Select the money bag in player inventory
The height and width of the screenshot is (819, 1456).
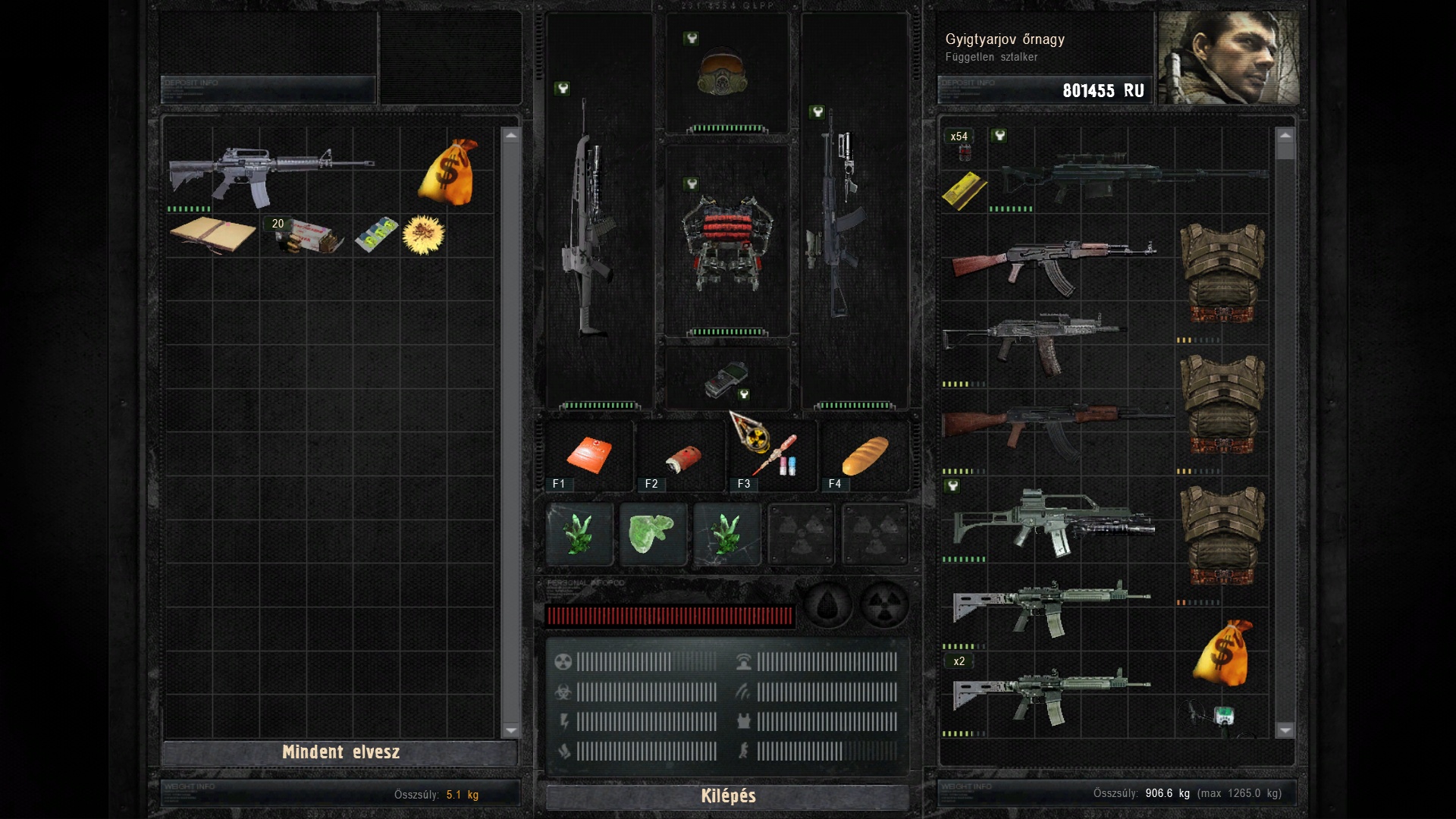[1222, 651]
